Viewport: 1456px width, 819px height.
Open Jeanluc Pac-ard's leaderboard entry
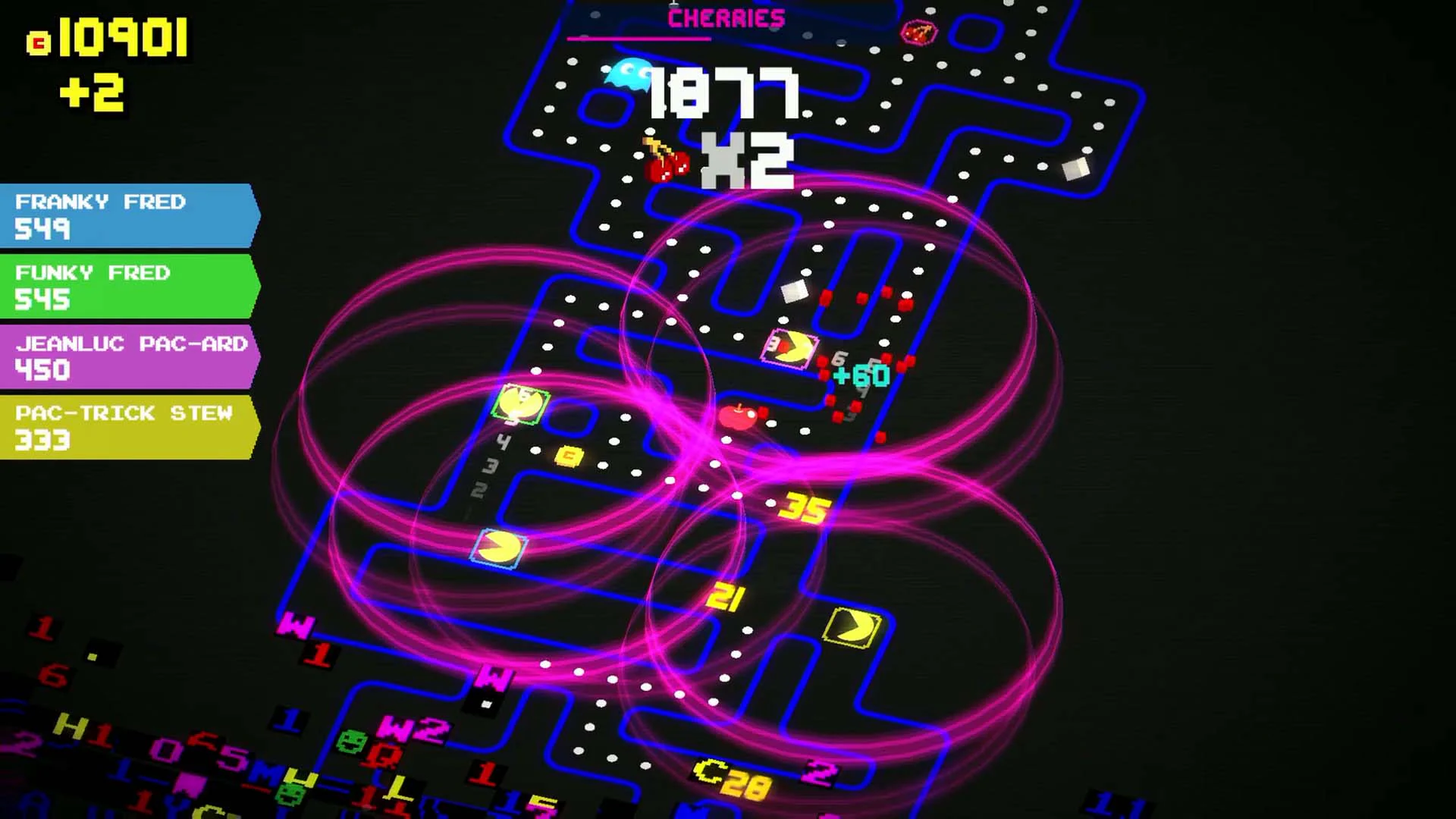coord(125,356)
